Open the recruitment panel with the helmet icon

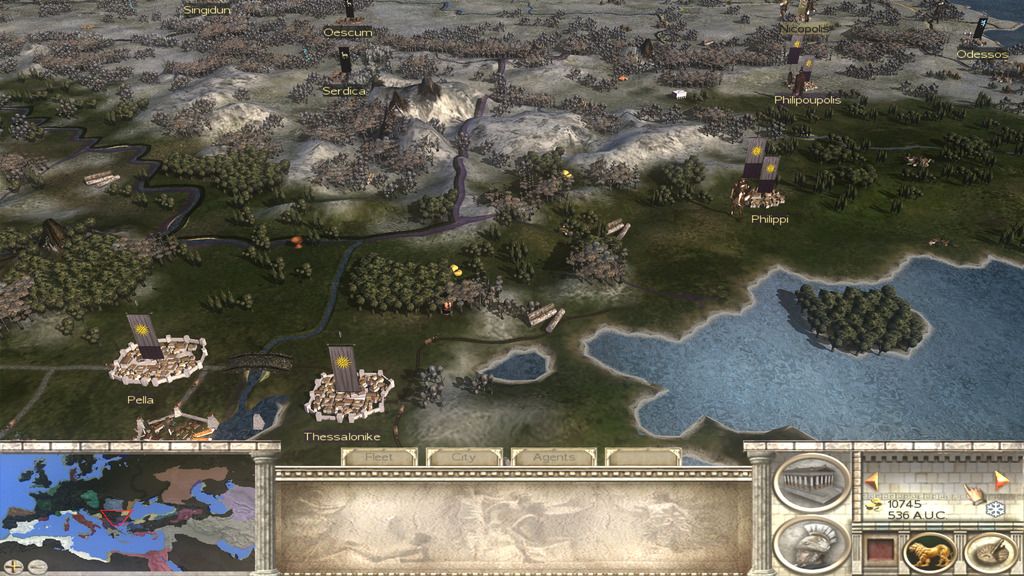[811, 545]
